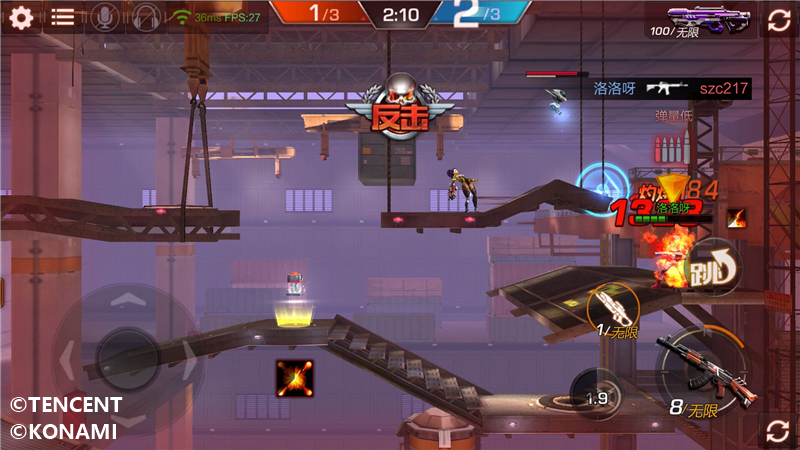Image resolution: width=800 pixels, height=450 pixels.
Task: Open the list menu icon
Action: point(63,17)
